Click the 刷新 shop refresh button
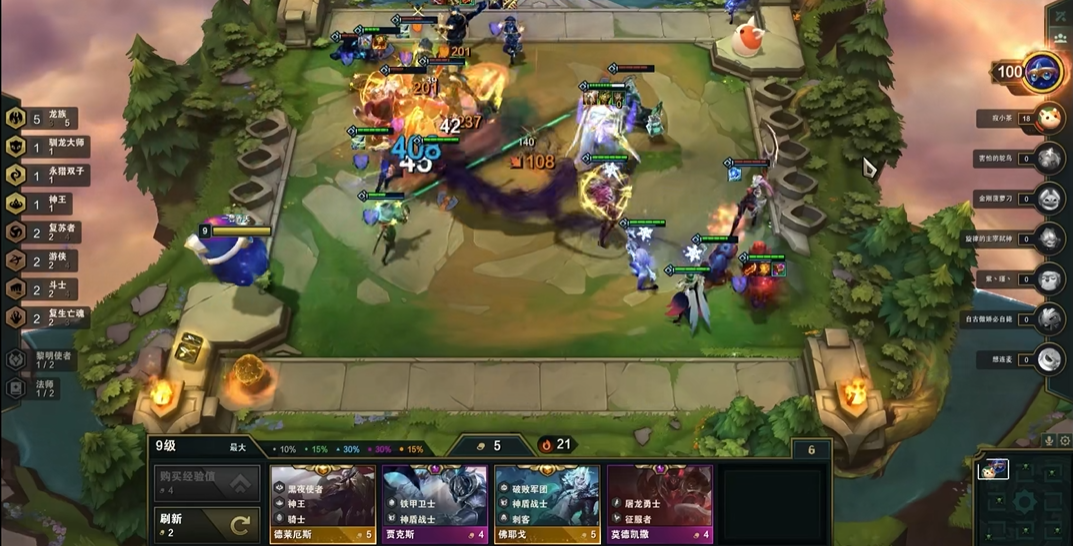 click(206, 525)
